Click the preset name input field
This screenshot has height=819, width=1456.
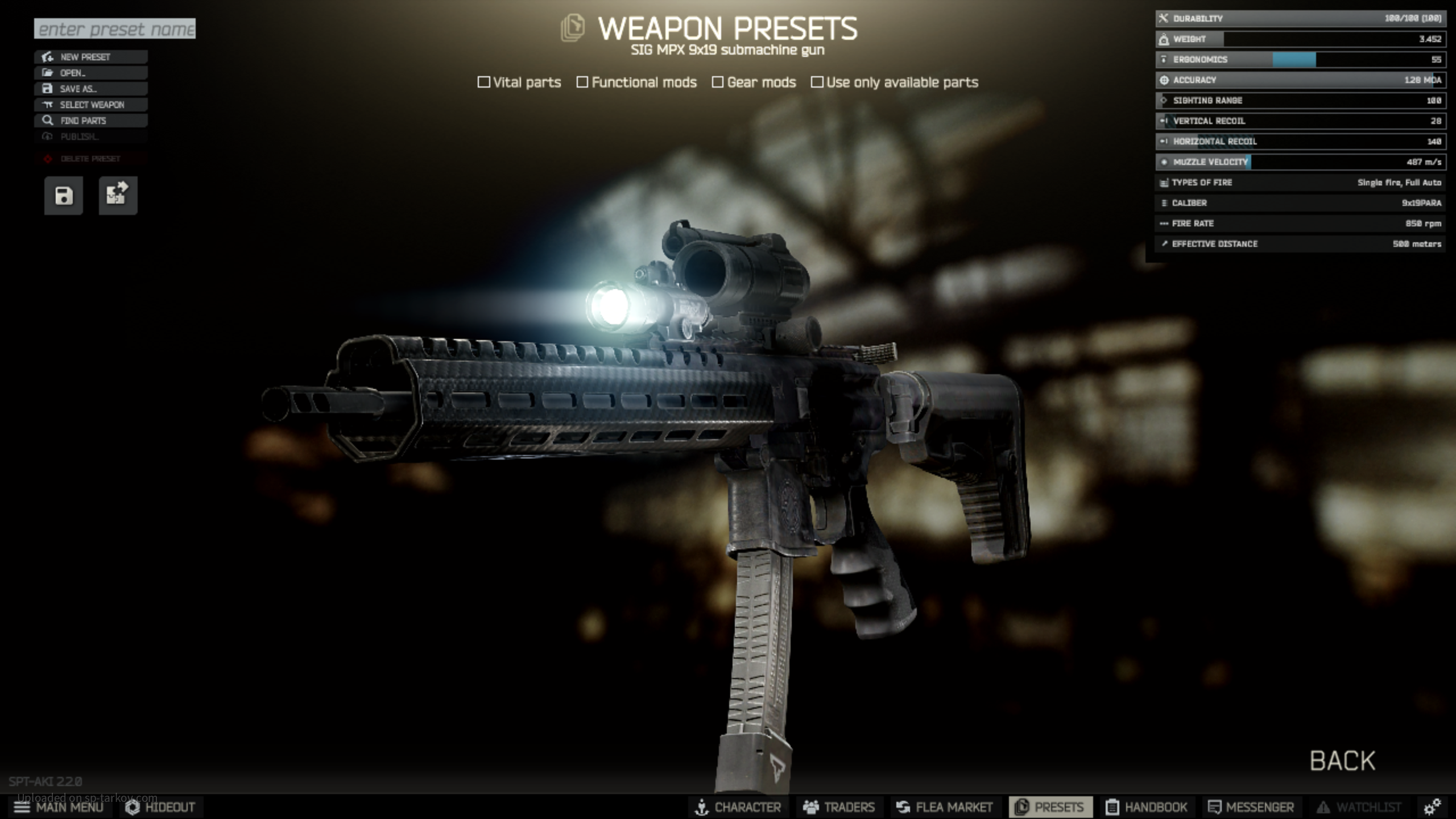pyautogui.click(x=114, y=28)
